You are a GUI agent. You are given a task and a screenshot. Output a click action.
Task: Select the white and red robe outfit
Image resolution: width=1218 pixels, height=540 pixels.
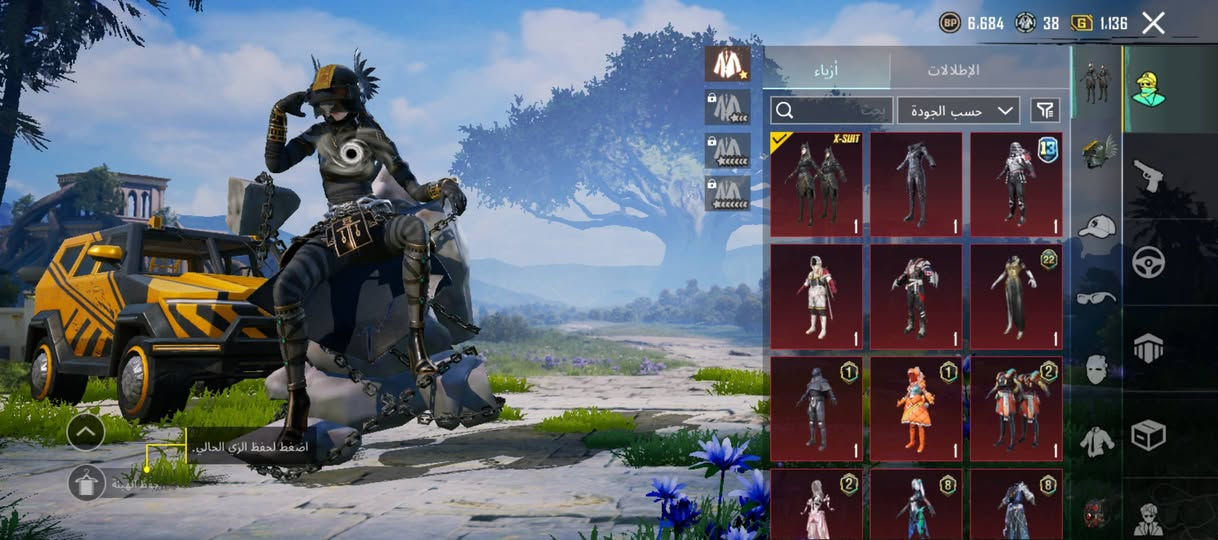(816, 297)
